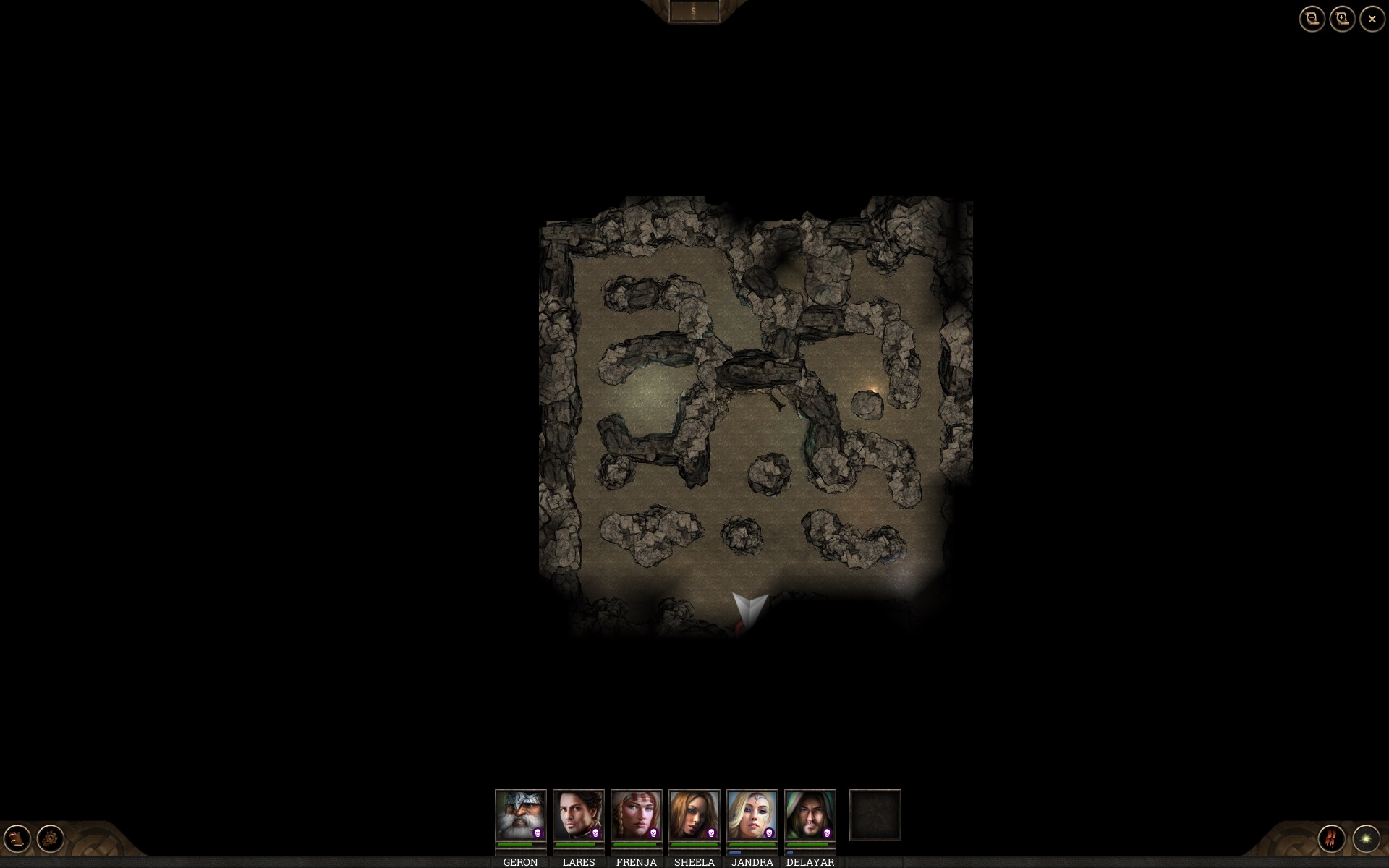Screen dimensions: 1389x868
Task: Close the map view with the X button
Action: coord(1372,19)
